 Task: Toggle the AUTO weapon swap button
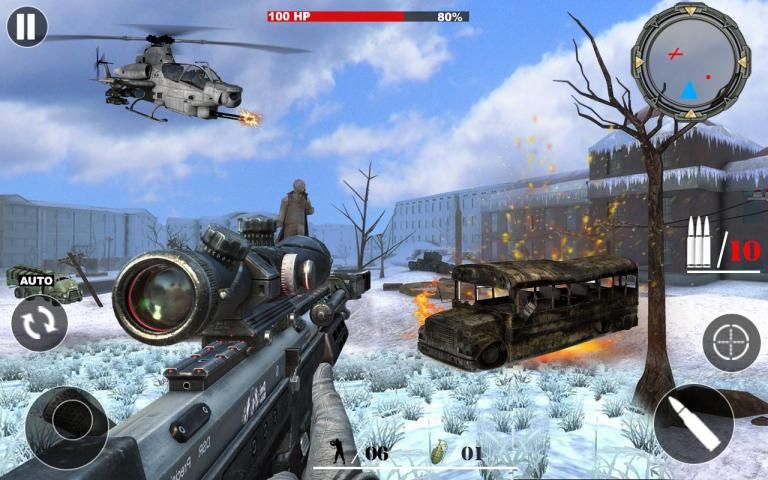[39, 322]
